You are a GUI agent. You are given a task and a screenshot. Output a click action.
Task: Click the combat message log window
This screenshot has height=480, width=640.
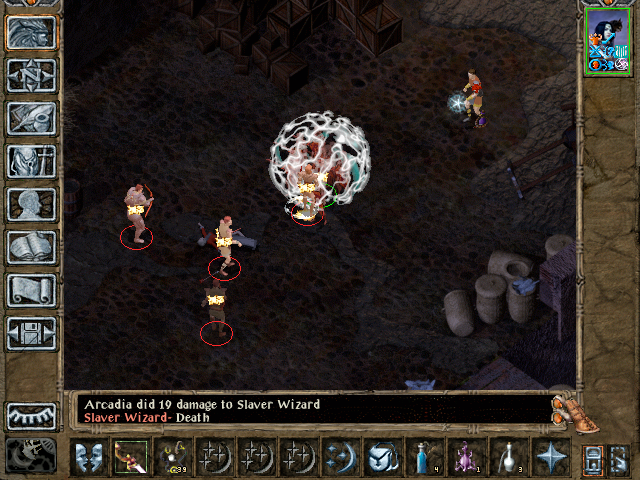[310, 410]
